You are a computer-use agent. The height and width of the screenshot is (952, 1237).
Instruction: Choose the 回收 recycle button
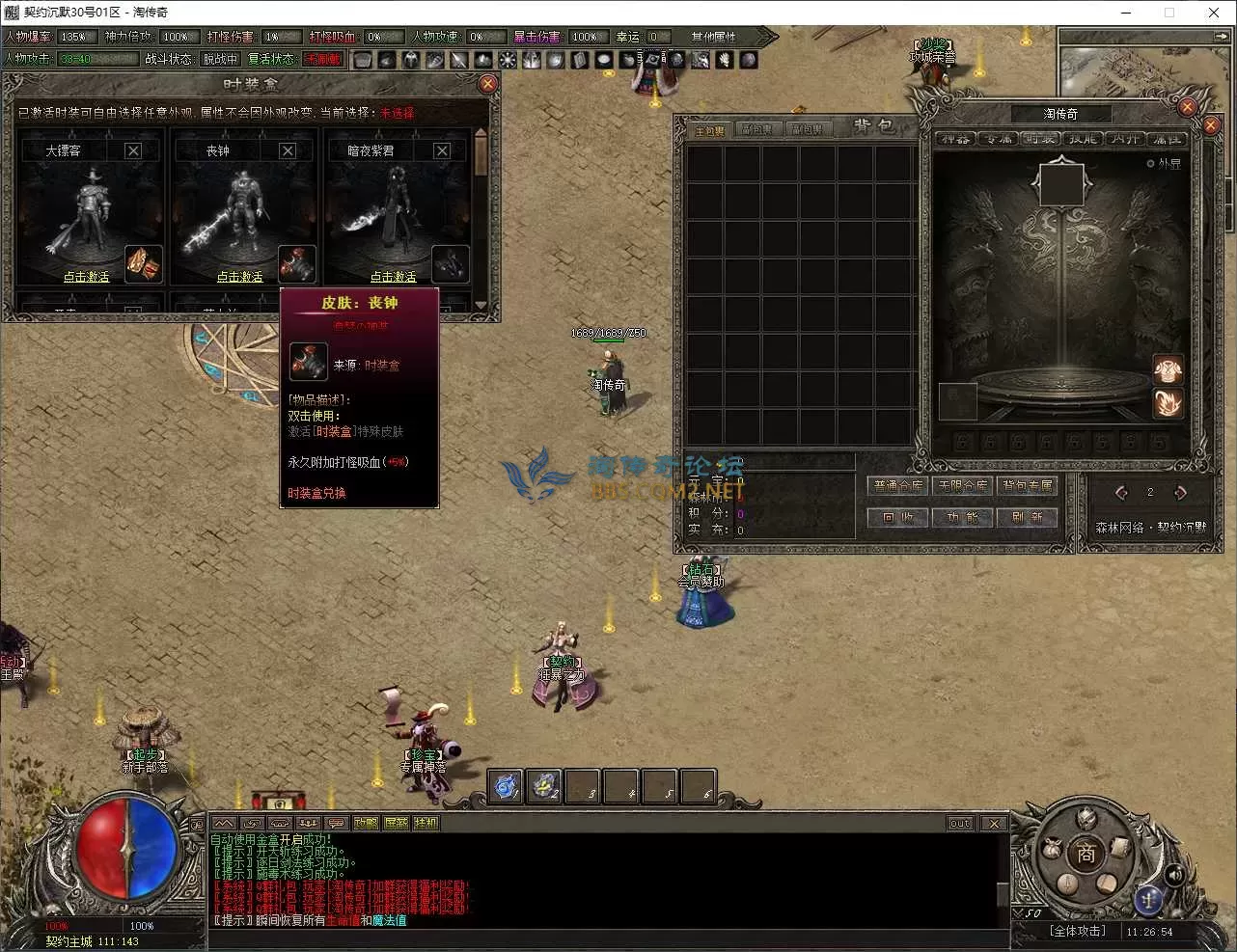tap(898, 518)
